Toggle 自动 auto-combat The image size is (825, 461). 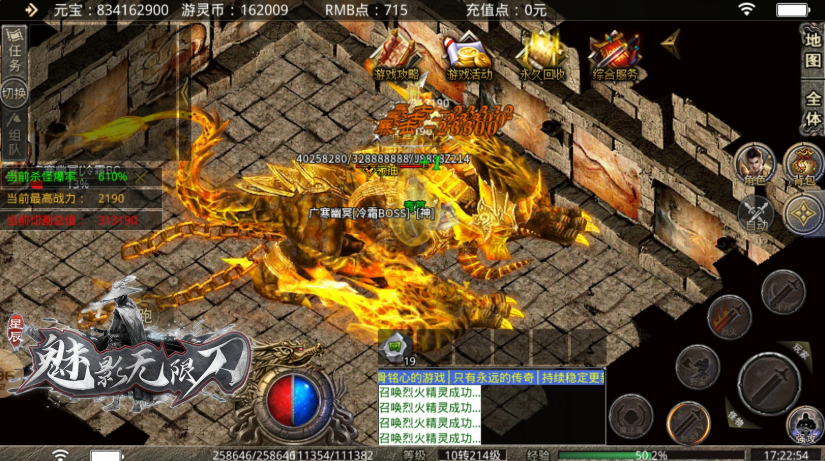(755, 213)
